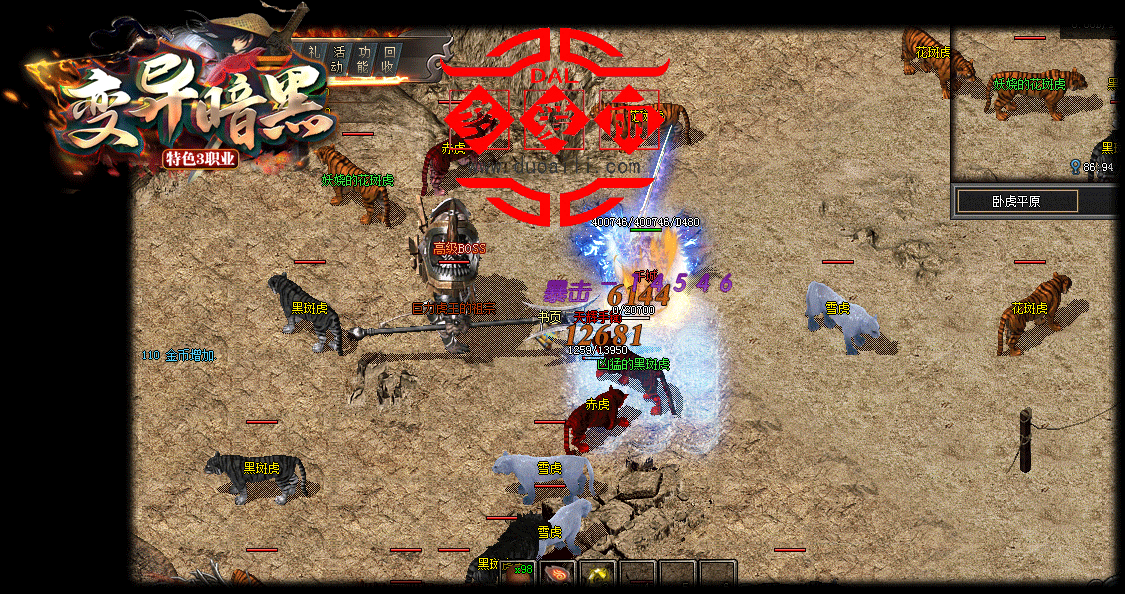Activate the red fire swirl skill slot
This screenshot has width=1125, height=594.
(x=558, y=575)
